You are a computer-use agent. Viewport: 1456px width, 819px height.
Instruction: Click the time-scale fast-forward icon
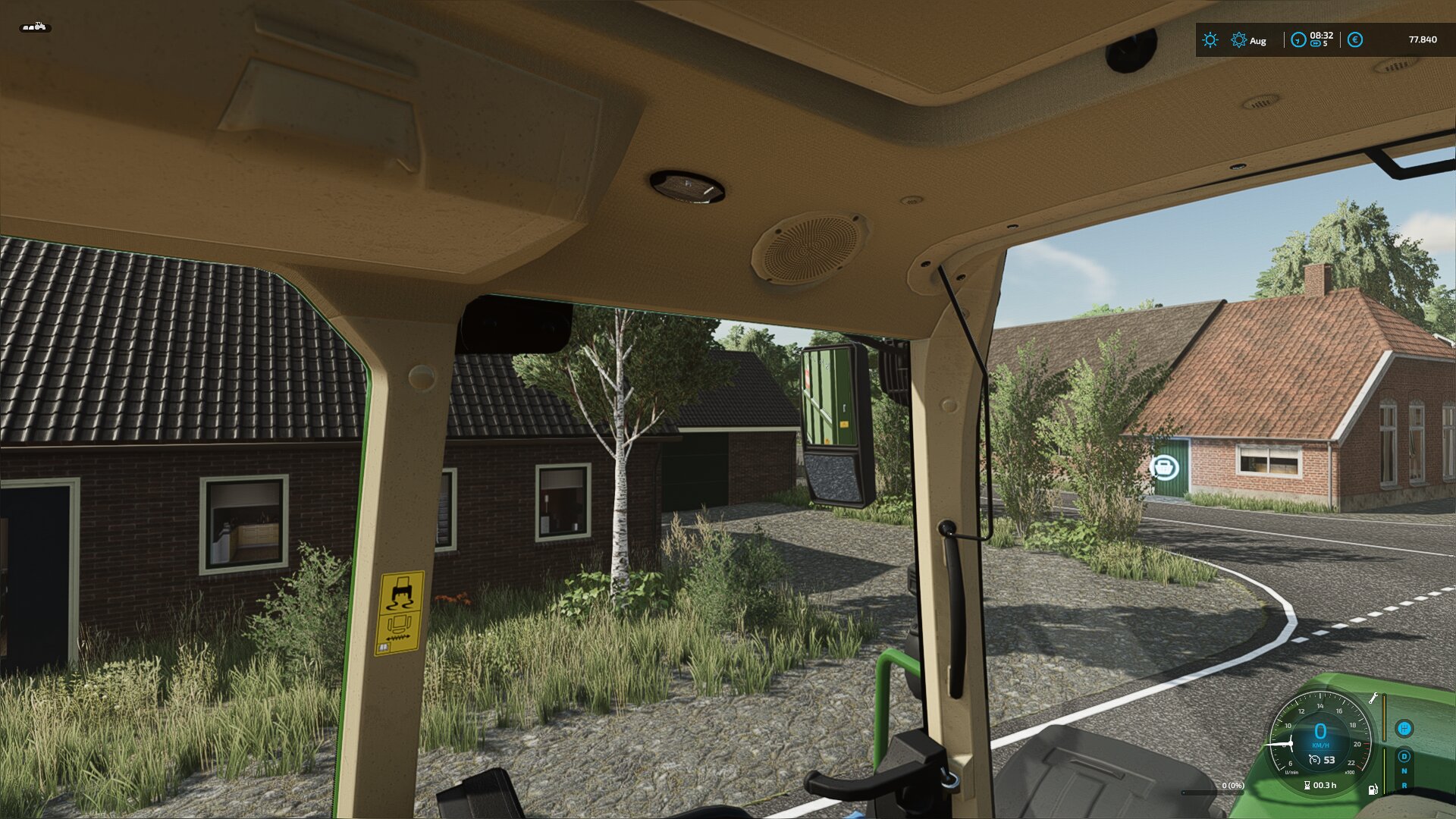(x=1315, y=44)
